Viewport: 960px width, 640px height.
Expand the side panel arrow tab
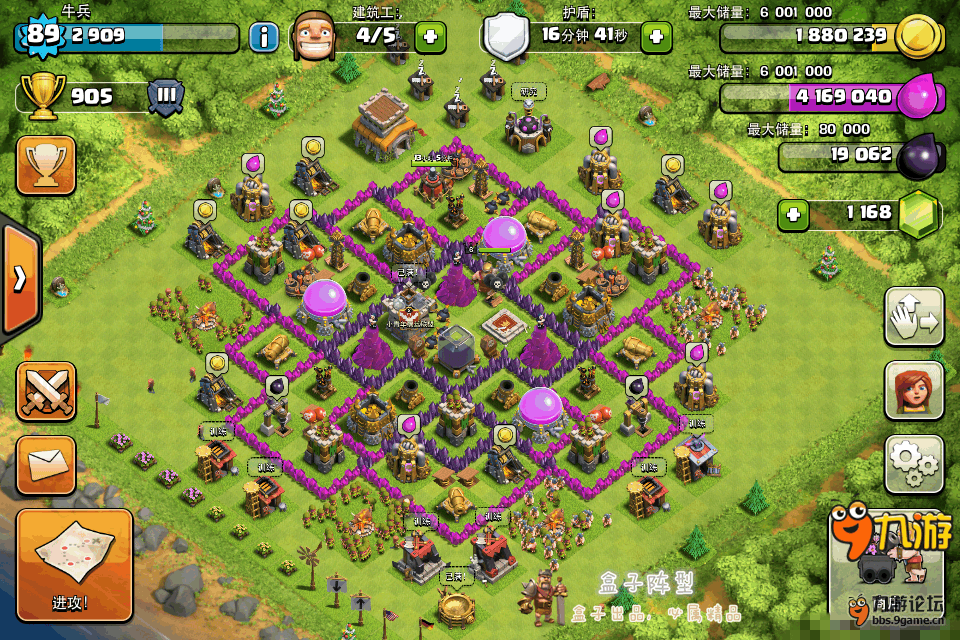(20, 278)
